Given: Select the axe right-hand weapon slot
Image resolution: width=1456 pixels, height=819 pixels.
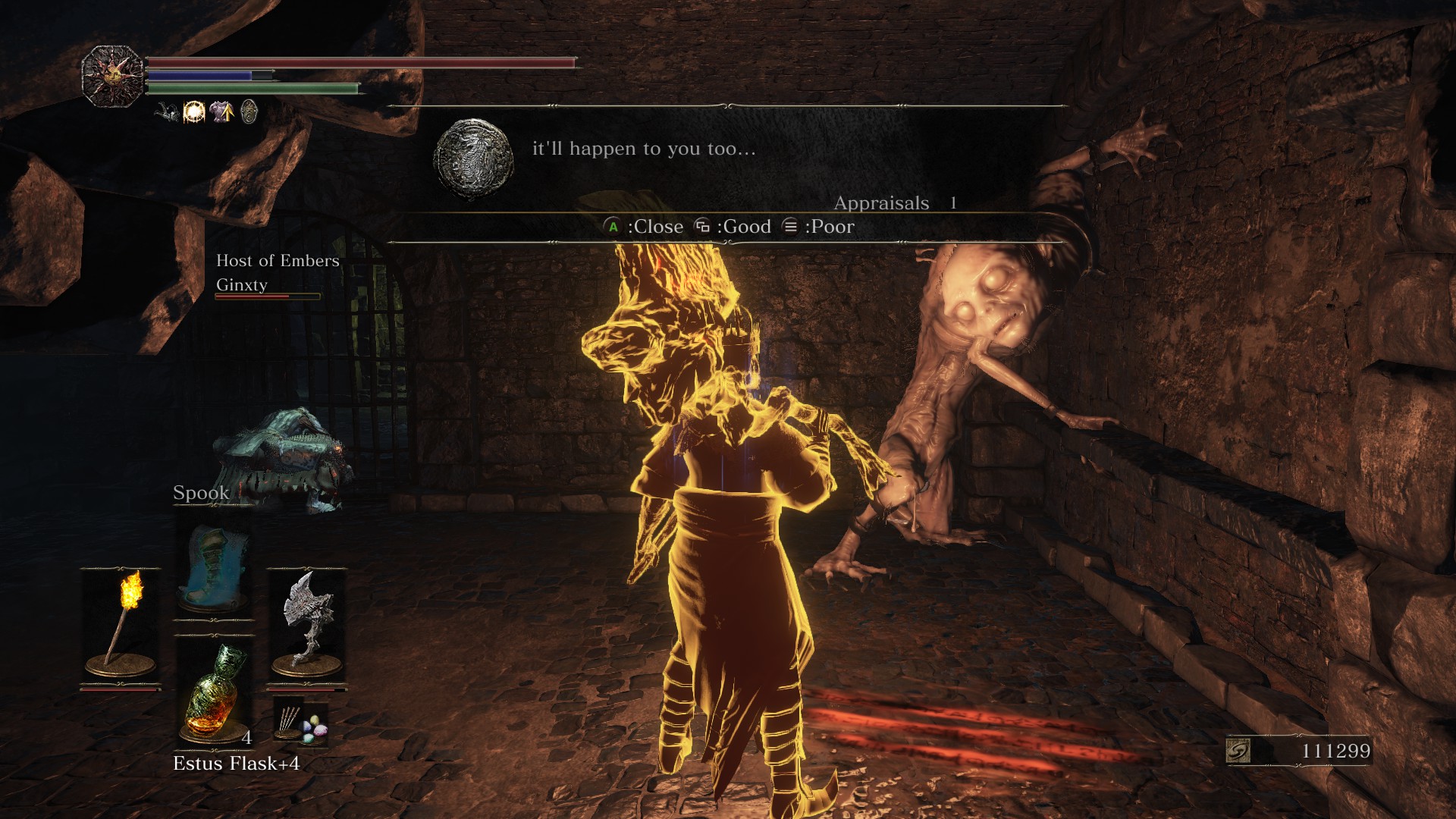Looking at the screenshot, I should (x=306, y=626).
